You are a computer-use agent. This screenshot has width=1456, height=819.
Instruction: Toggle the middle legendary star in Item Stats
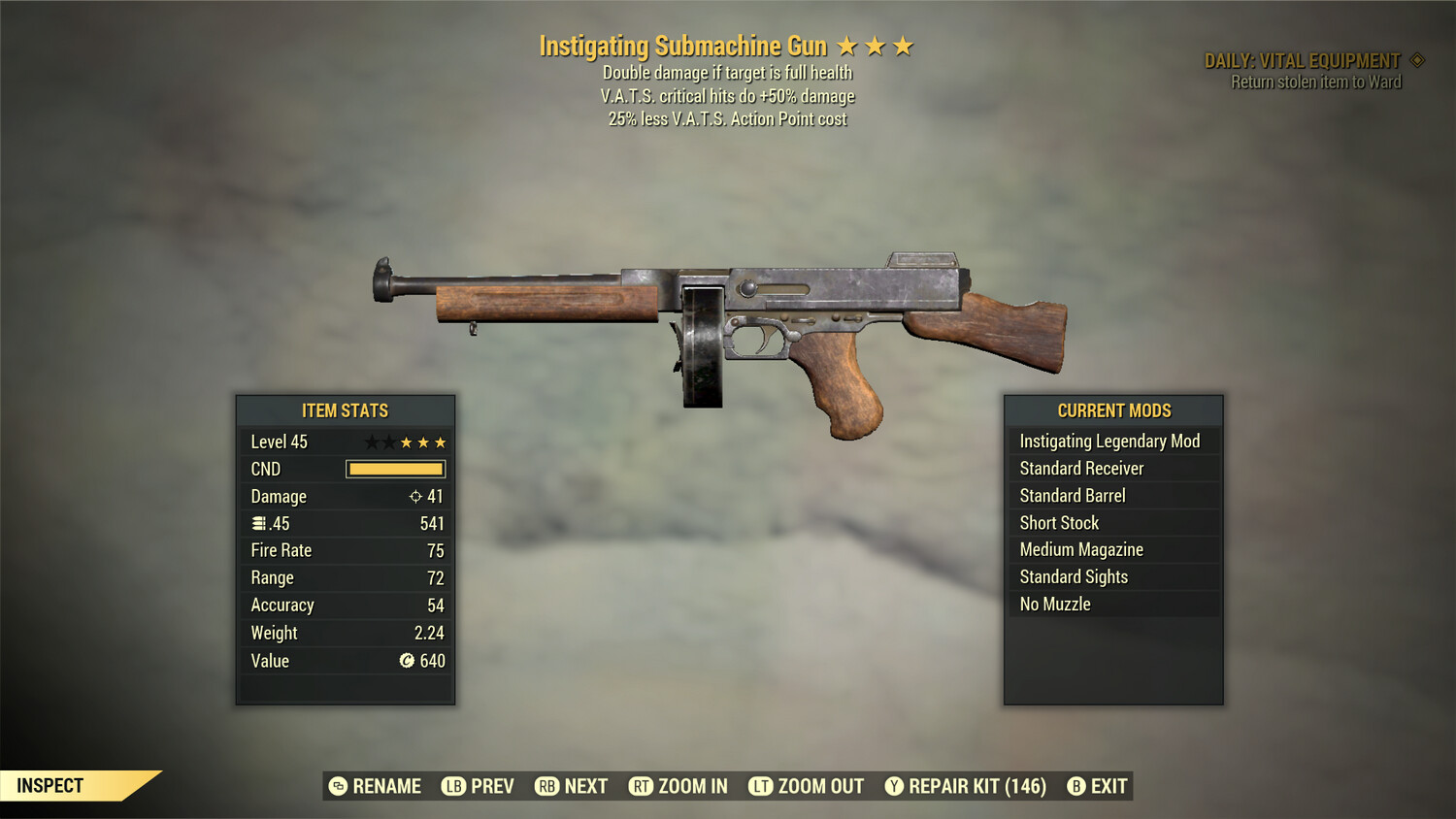[407, 441]
